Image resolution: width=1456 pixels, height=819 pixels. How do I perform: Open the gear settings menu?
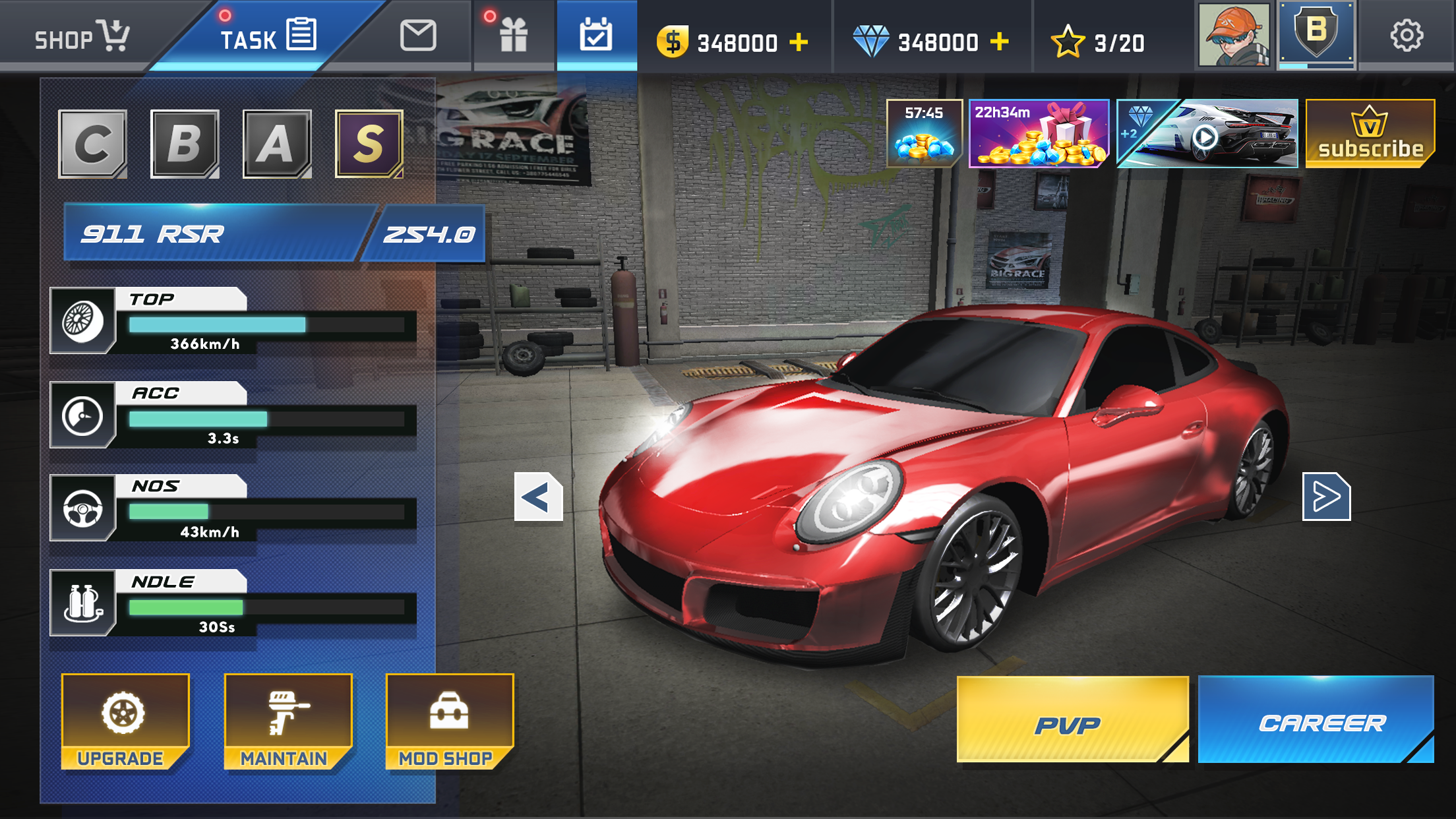click(x=1407, y=36)
